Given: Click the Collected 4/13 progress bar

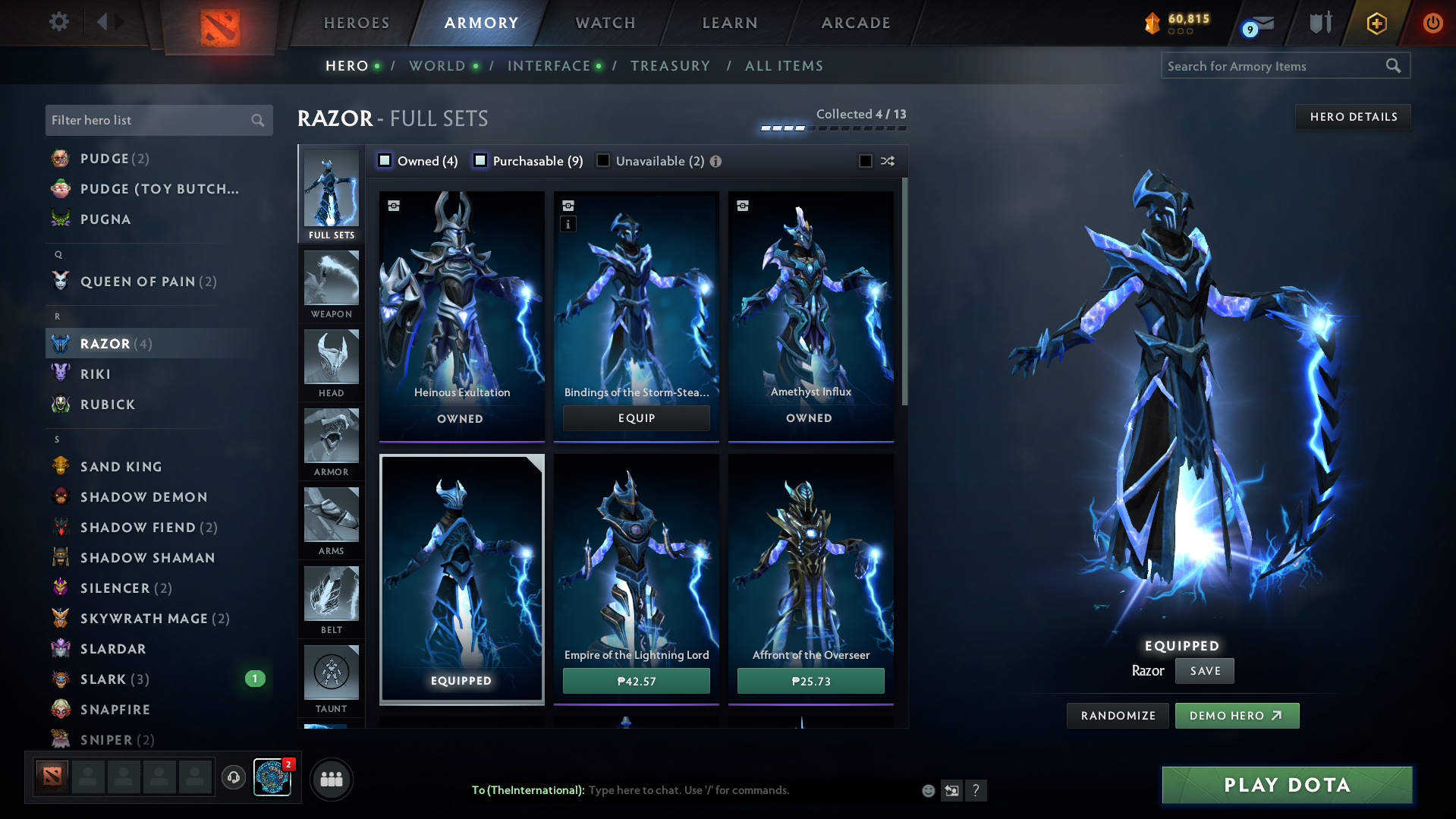Looking at the screenshot, I should (x=832, y=128).
